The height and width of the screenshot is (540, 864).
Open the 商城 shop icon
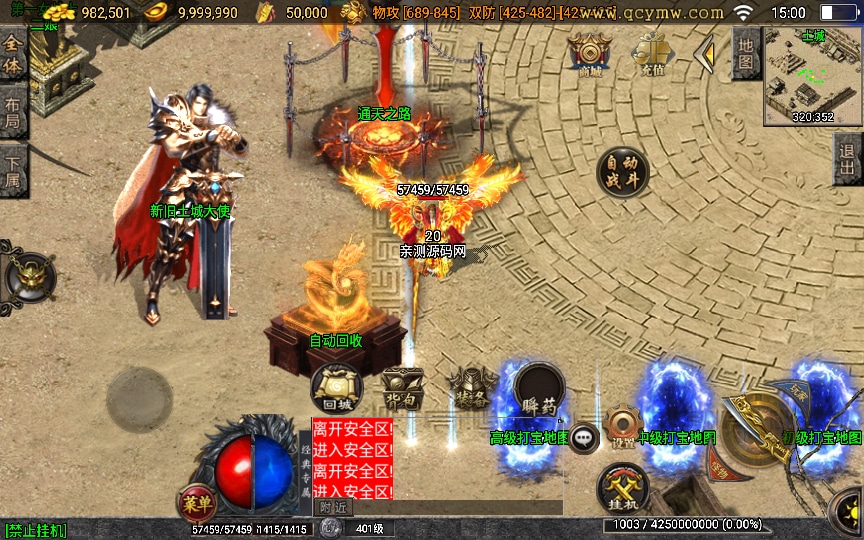coord(590,54)
